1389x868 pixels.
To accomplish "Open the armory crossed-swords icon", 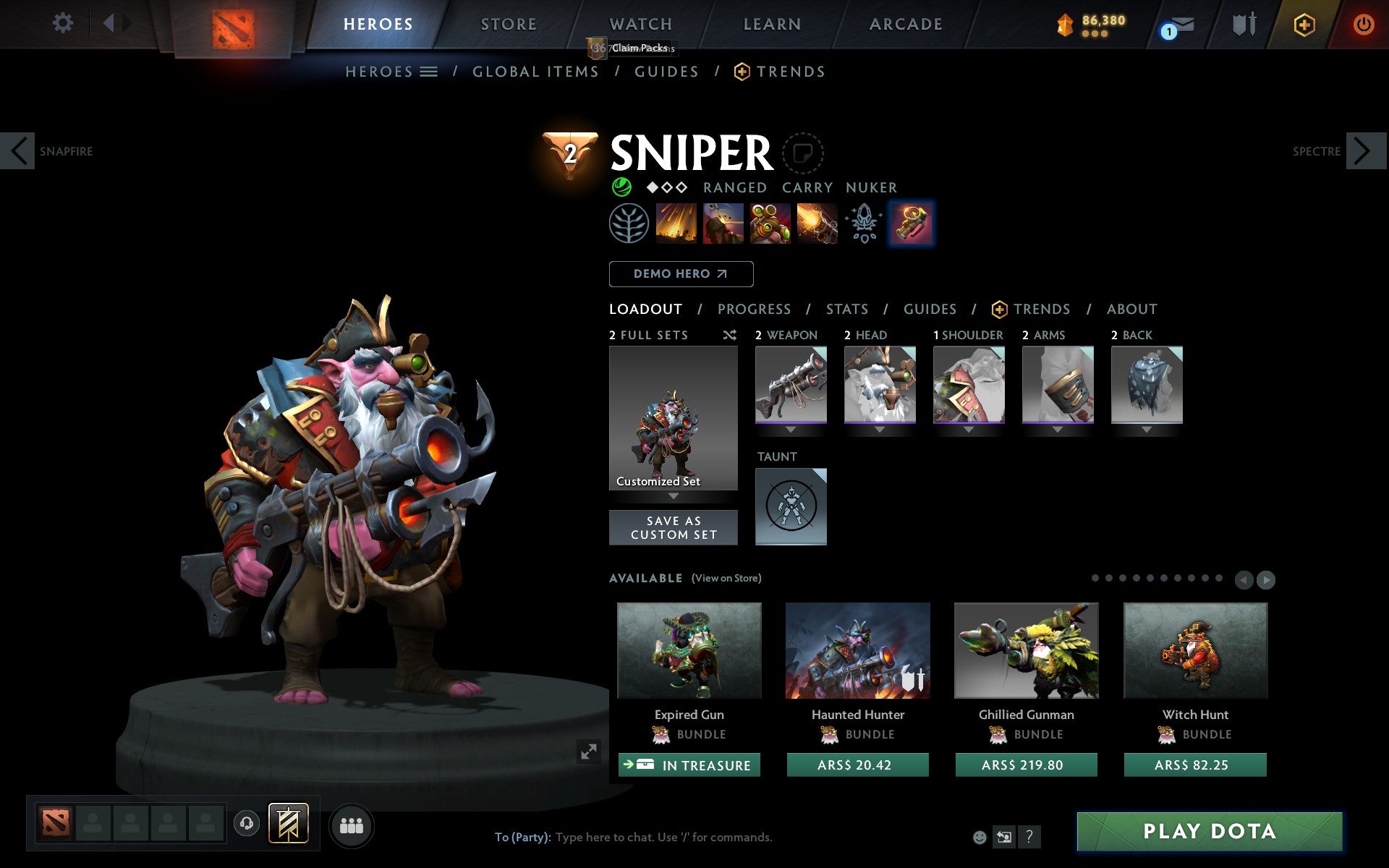I will coord(1243,24).
